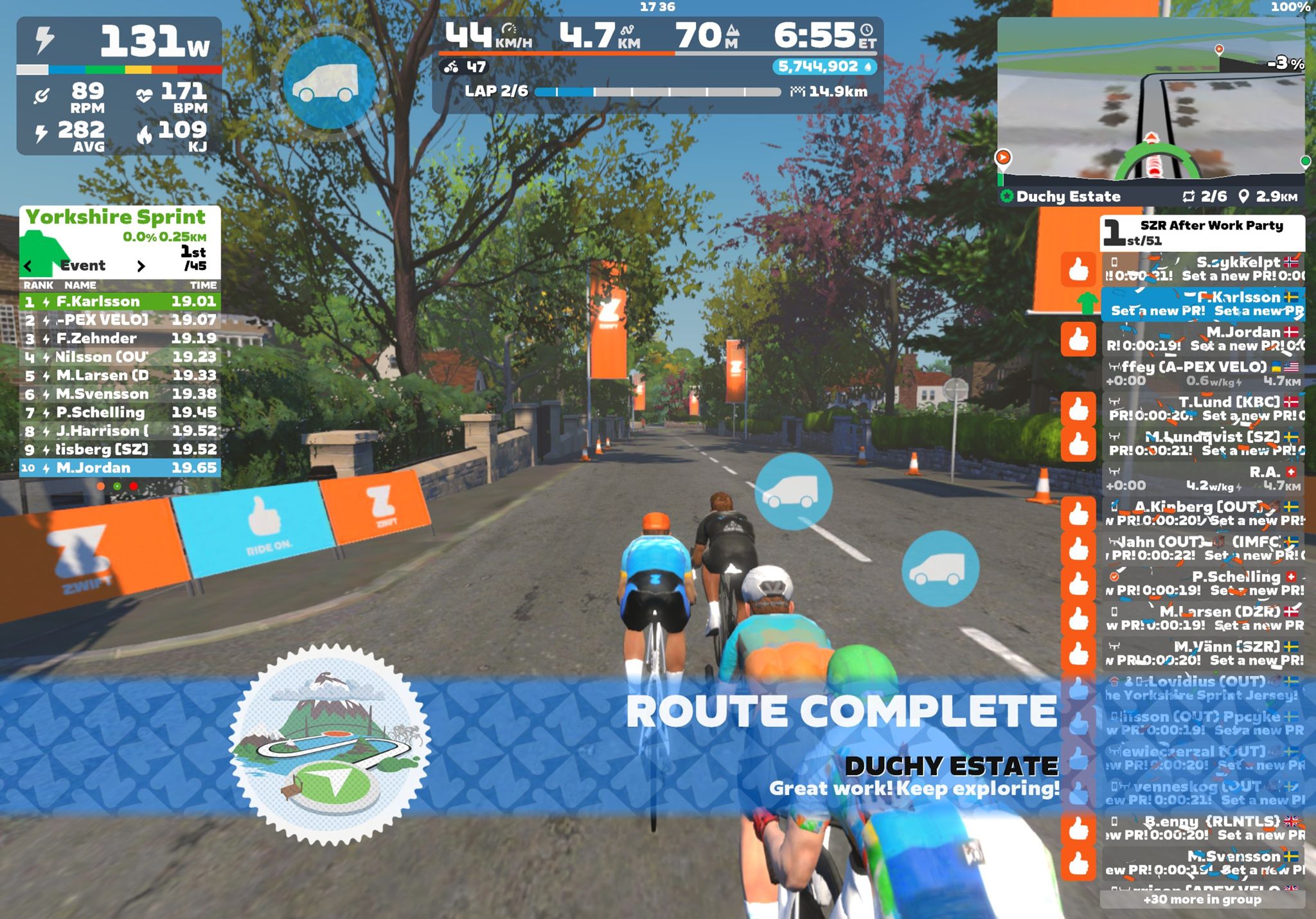
Task: Give Ride On thumbs-up to M.Vänn (SZR)
Action: (x=1078, y=654)
